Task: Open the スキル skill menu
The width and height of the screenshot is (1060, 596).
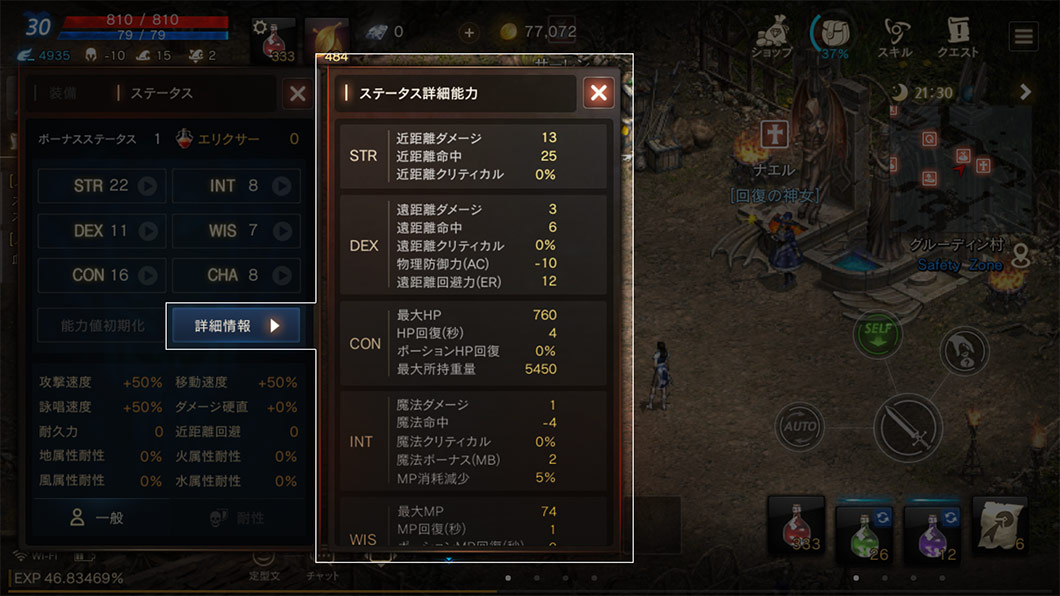Action: tap(894, 38)
